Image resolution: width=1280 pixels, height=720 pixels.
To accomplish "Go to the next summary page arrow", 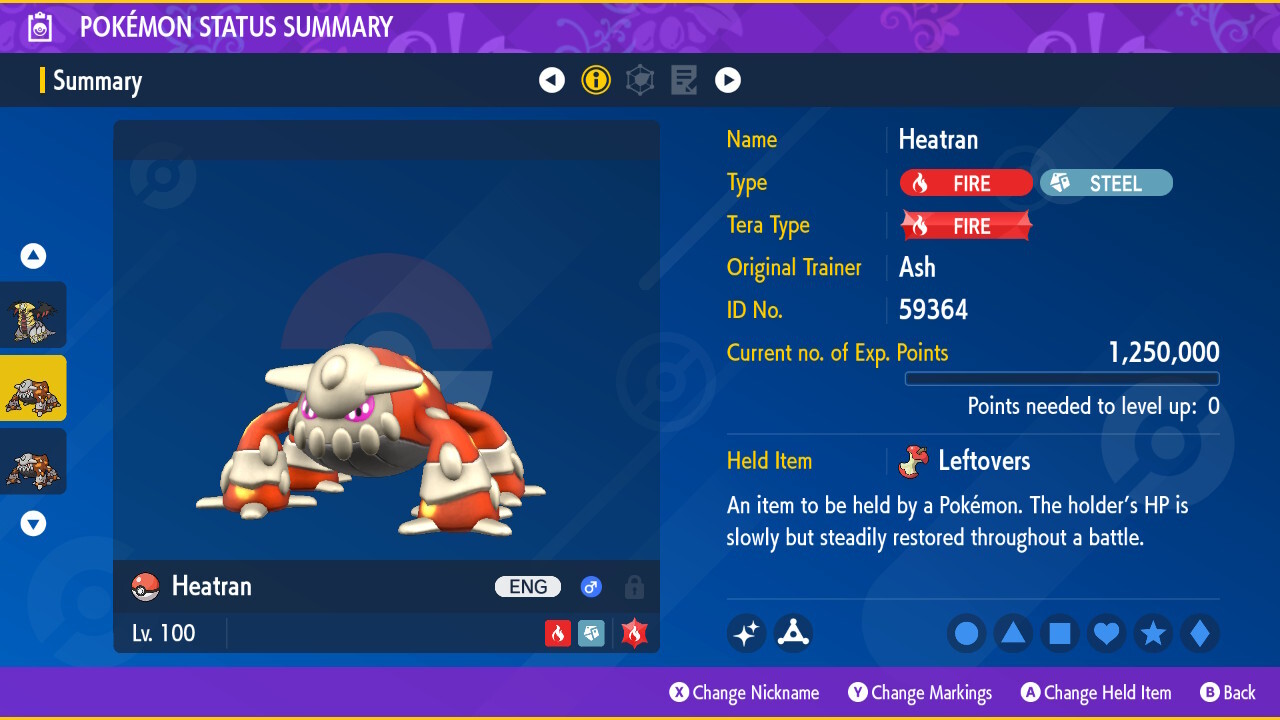I will pyautogui.click(x=728, y=80).
